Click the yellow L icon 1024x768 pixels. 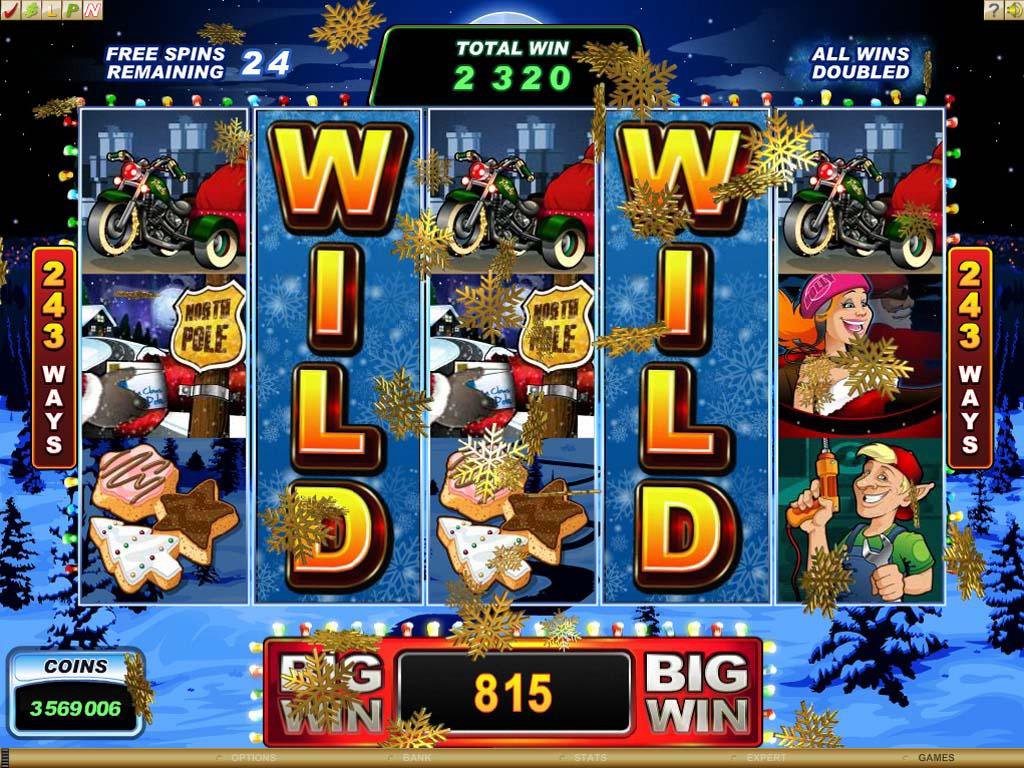coord(52,10)
